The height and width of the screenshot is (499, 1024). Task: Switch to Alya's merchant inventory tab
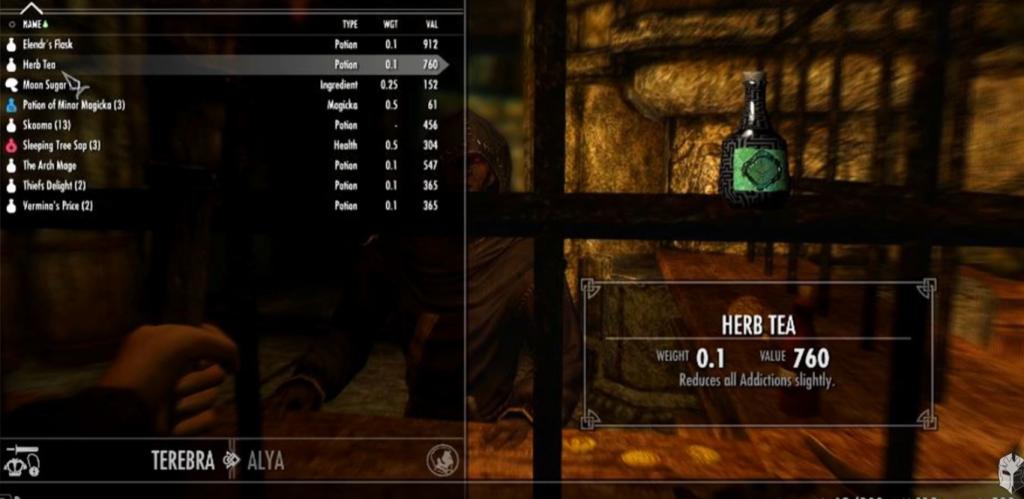point(264,461)
